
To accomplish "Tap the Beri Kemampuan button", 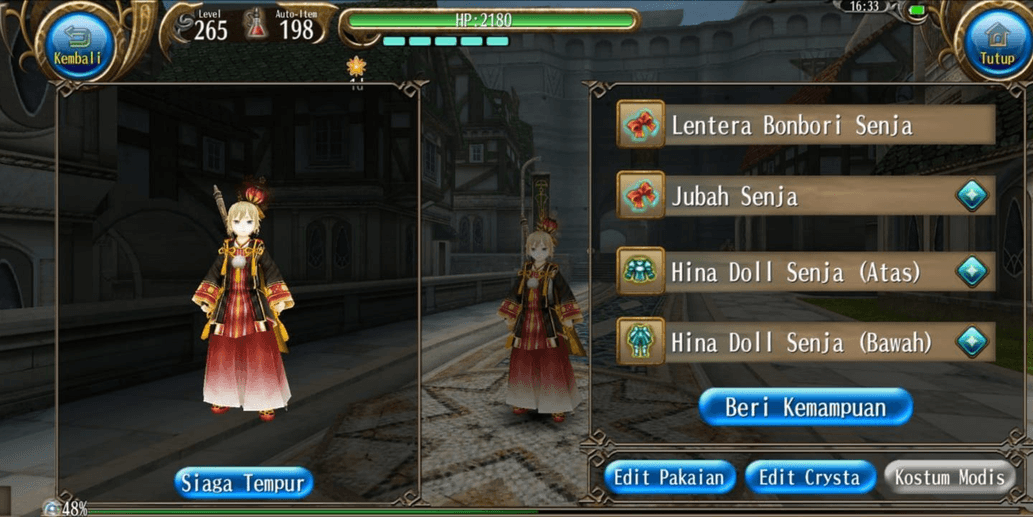I will coord(805,407).
